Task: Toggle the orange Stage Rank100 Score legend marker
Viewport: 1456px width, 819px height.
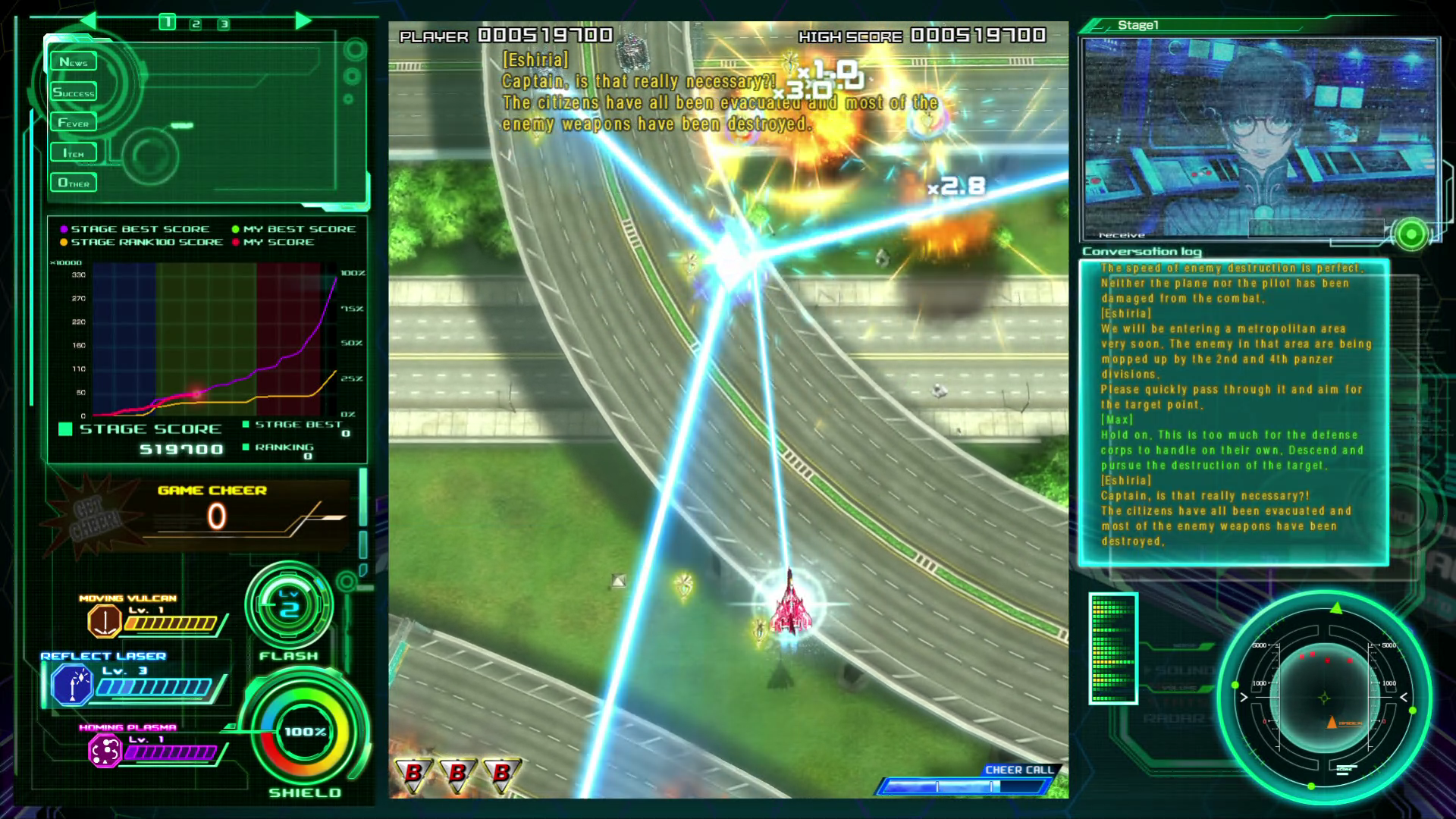Action: (x=63, y=242)
